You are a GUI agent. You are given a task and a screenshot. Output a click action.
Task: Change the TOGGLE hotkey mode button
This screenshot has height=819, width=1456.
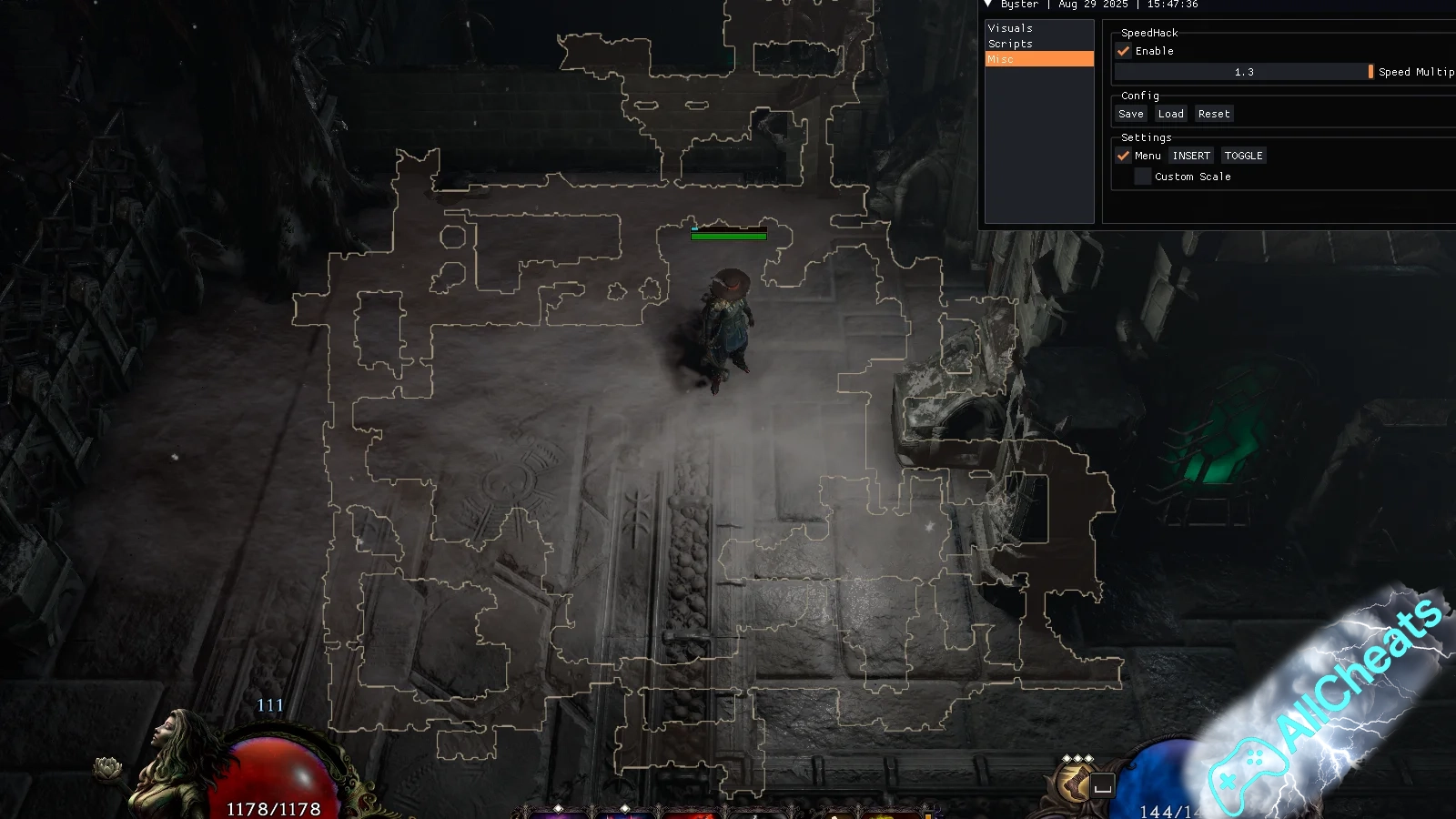pos(1243,156)
